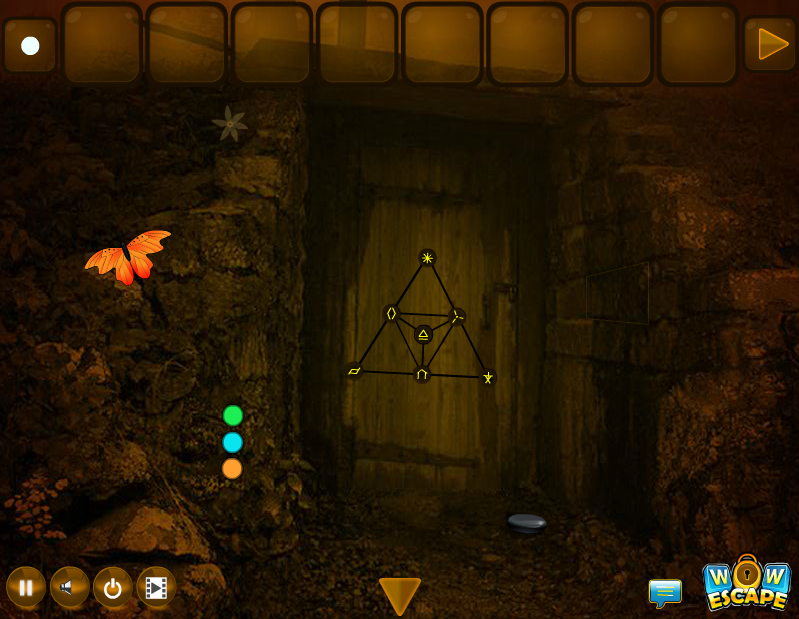Select the white ball inventory slot
The width and height of the screenshot is (799, 619).
click(30, 45)
